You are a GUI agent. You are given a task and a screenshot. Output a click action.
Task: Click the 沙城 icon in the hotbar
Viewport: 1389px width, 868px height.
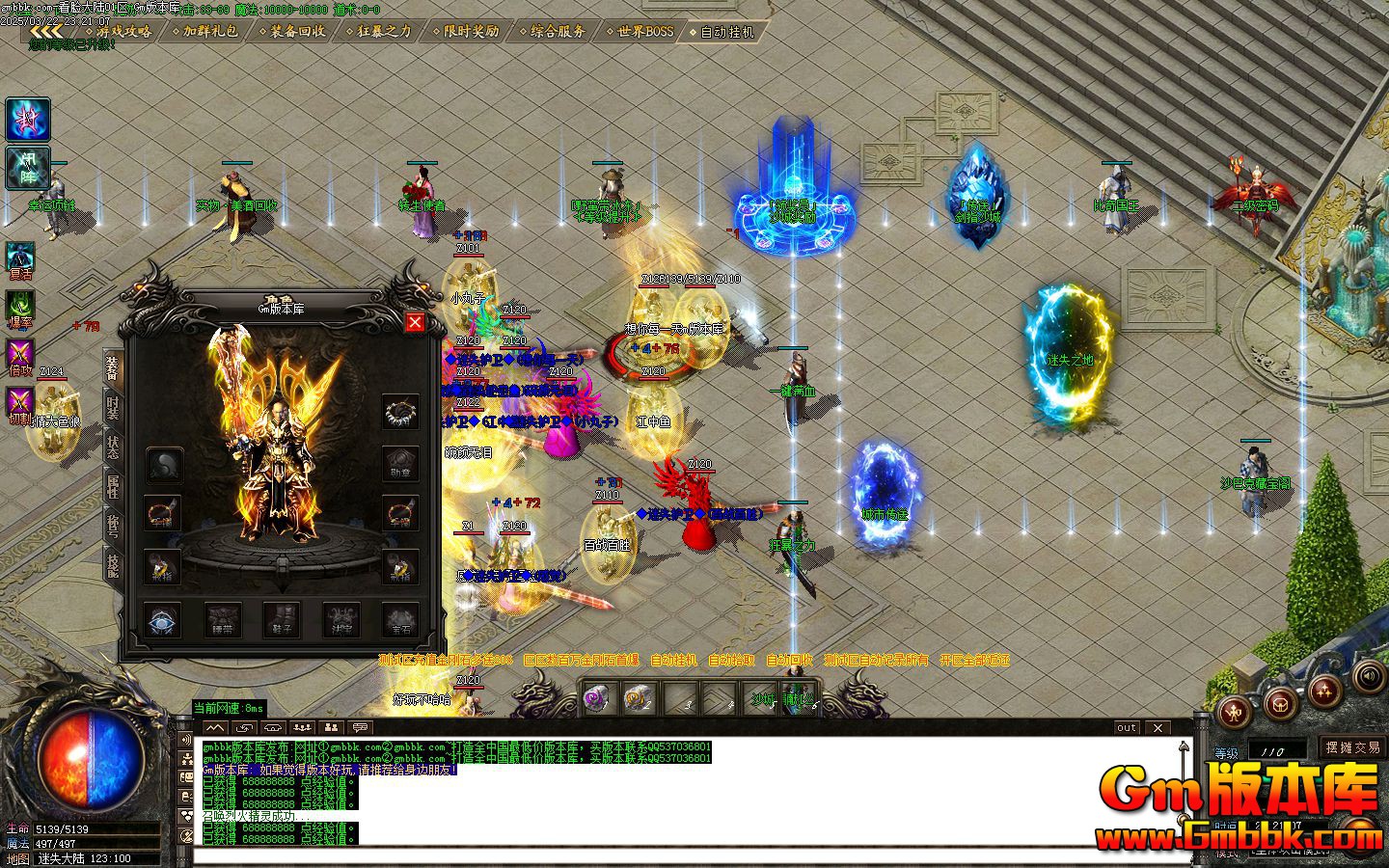765,696
